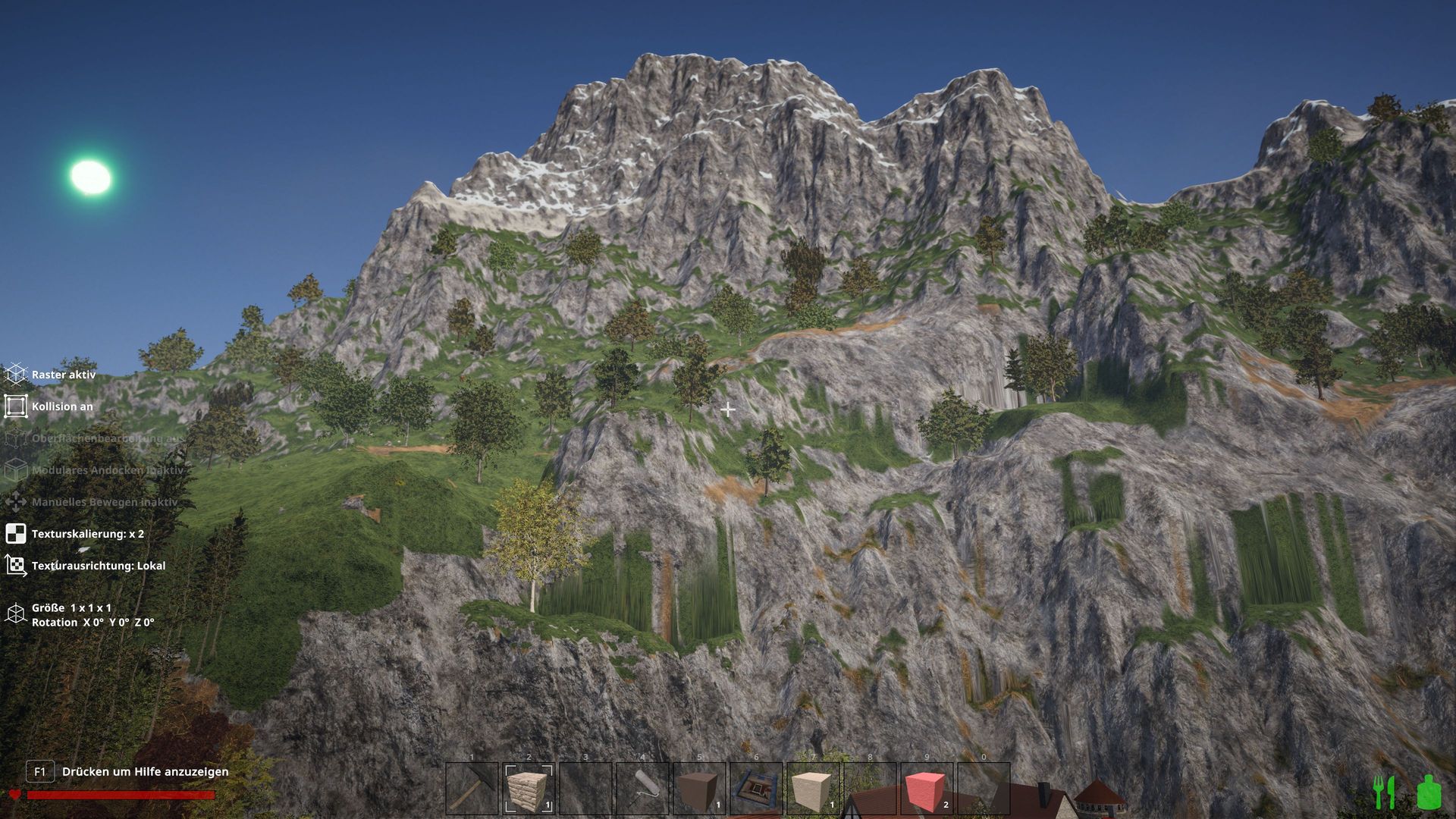1456x819 pixels.
Task: Enable Oberflächenbearbeitung surface editing
Action: click(x=16, y=438)
